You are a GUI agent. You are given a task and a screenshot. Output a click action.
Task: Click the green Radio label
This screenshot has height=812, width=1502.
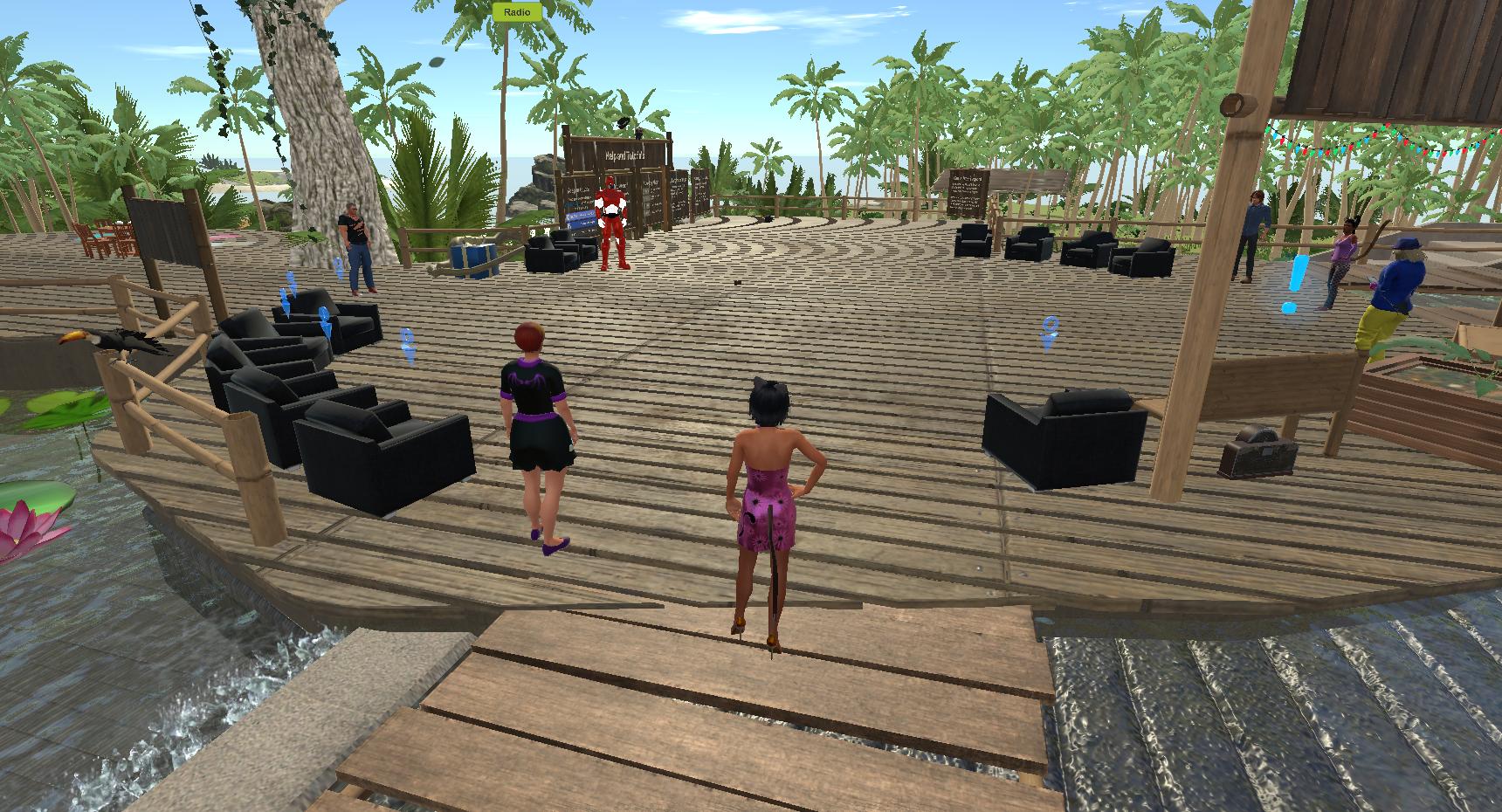point(517,12)
